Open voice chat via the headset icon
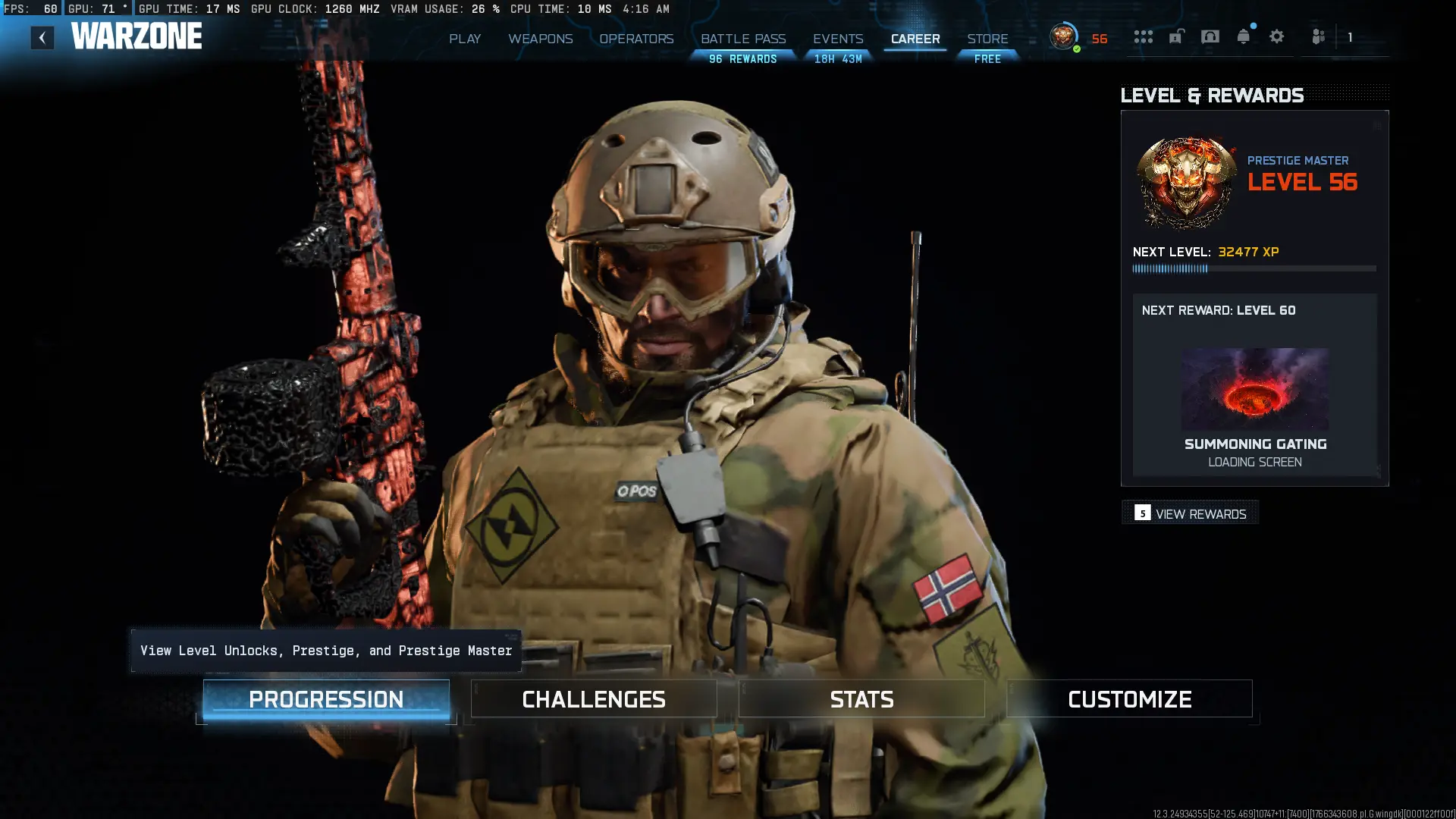Viewport: 1456px width, 819px height. coord(1210,36)
